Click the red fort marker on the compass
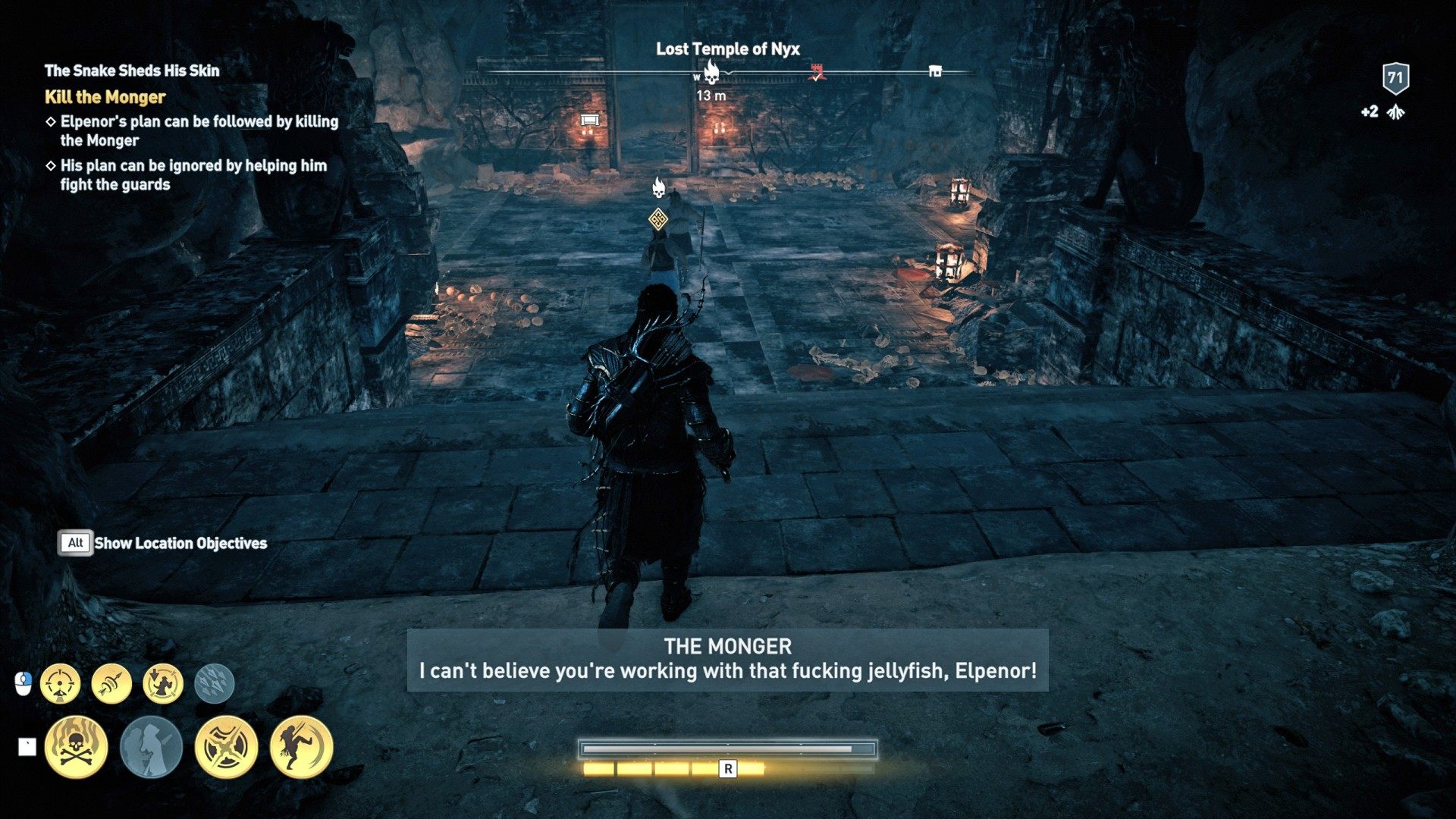Viewport: 1456px width, 819px height. point(817,73)
